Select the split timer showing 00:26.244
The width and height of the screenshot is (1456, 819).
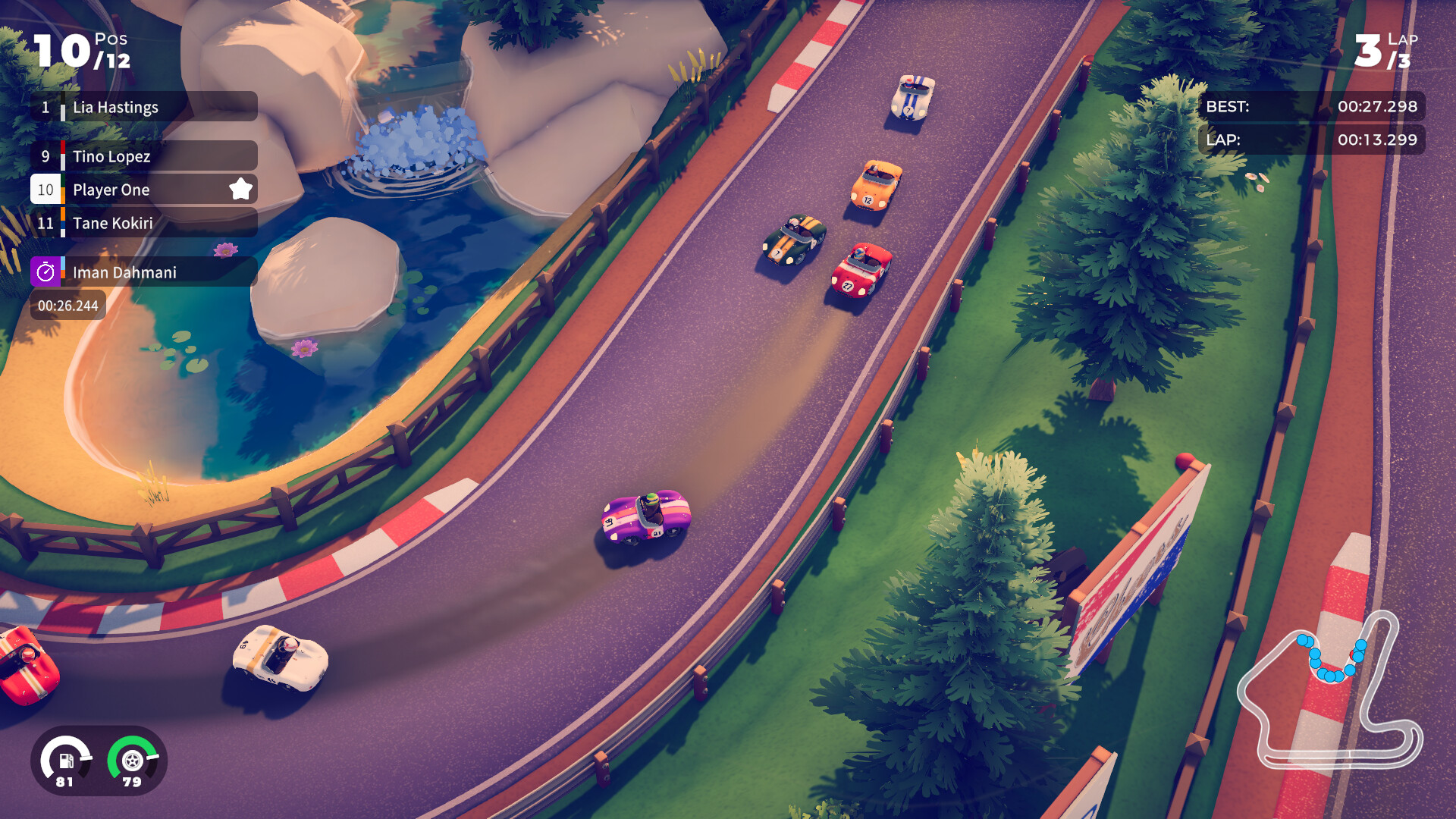coord(67,304)
